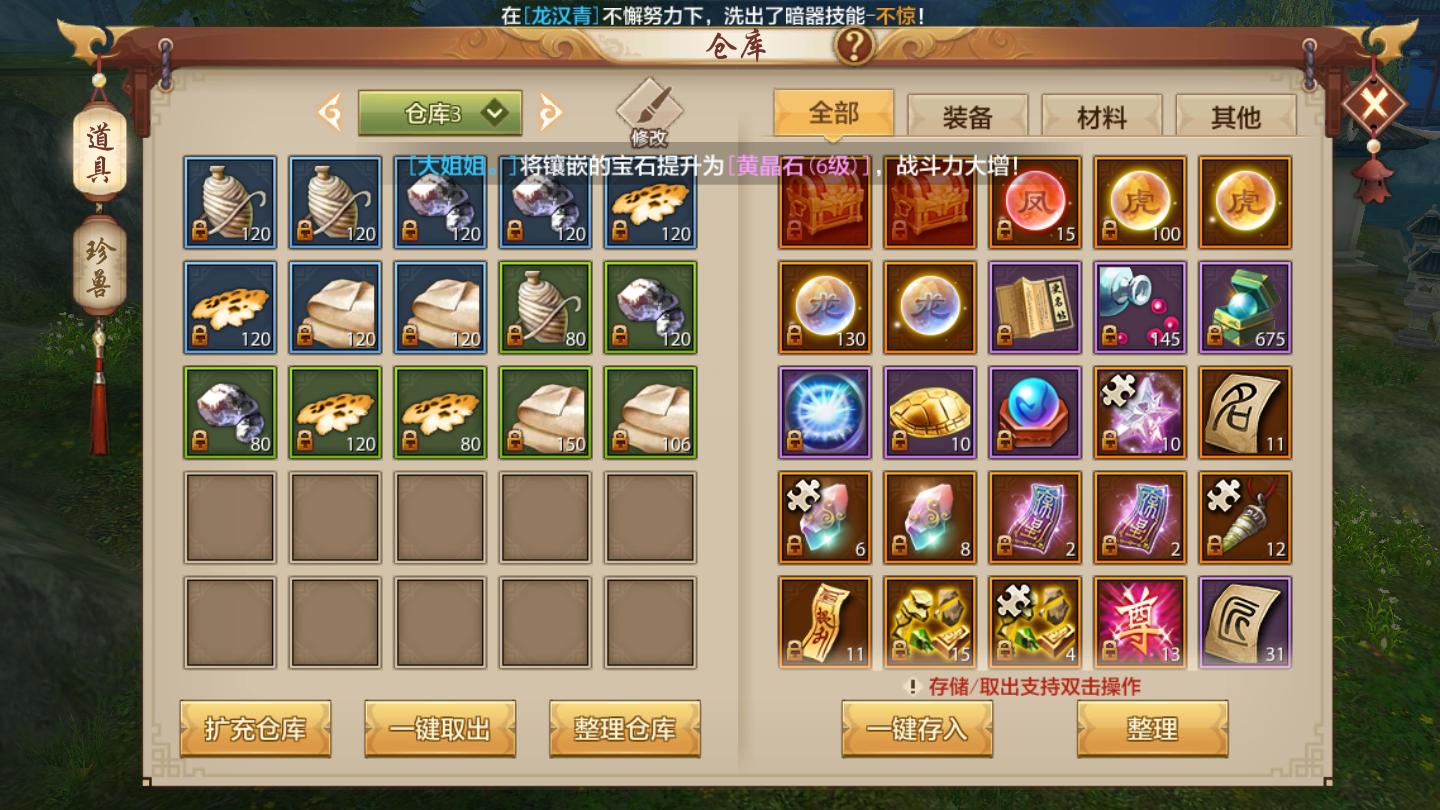Screen dimensions: 1440x810
Task: Toggle the lock on the turtle shell item
Action: pos(900,442)
